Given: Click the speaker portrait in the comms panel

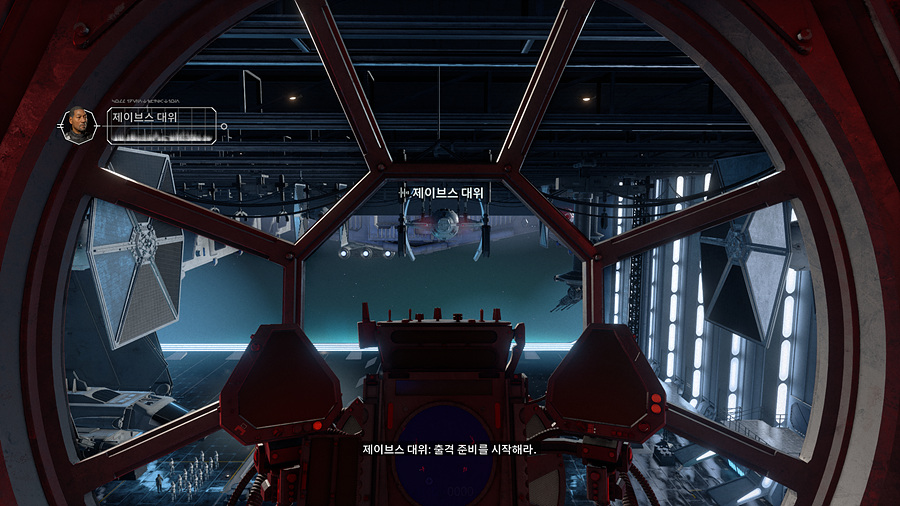Looking at the screenshot, I should (79, 125).
